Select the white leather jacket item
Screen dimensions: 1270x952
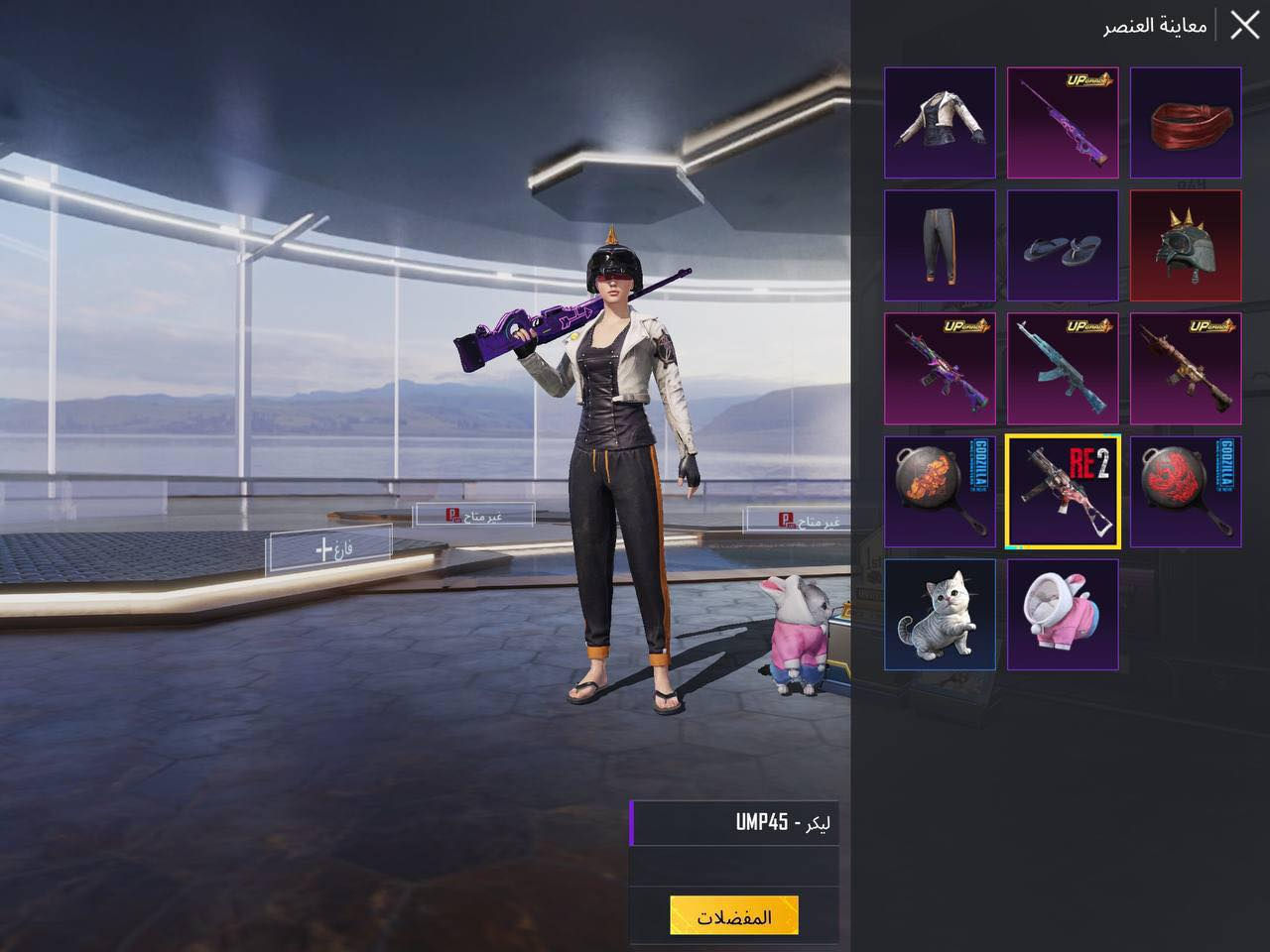[x=940, y=123]
